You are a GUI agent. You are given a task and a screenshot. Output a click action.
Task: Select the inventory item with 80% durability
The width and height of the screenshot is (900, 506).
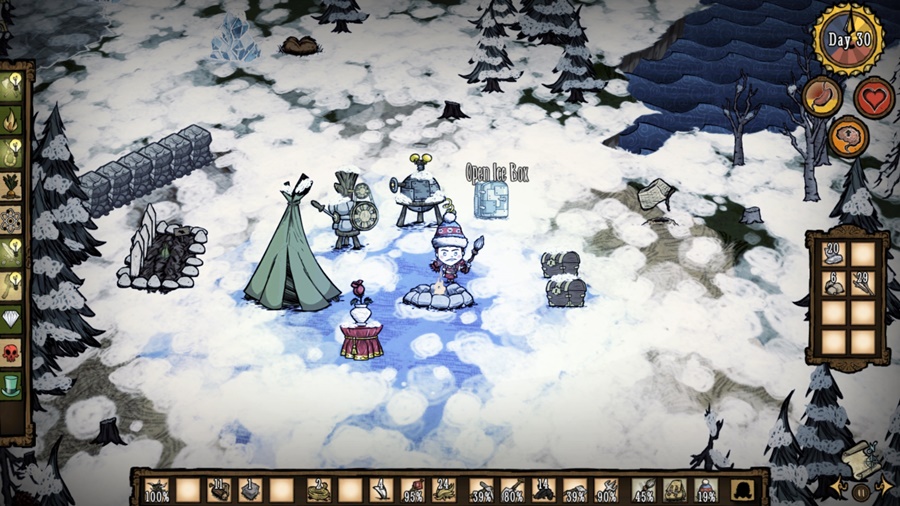click(x=513, y=490)
